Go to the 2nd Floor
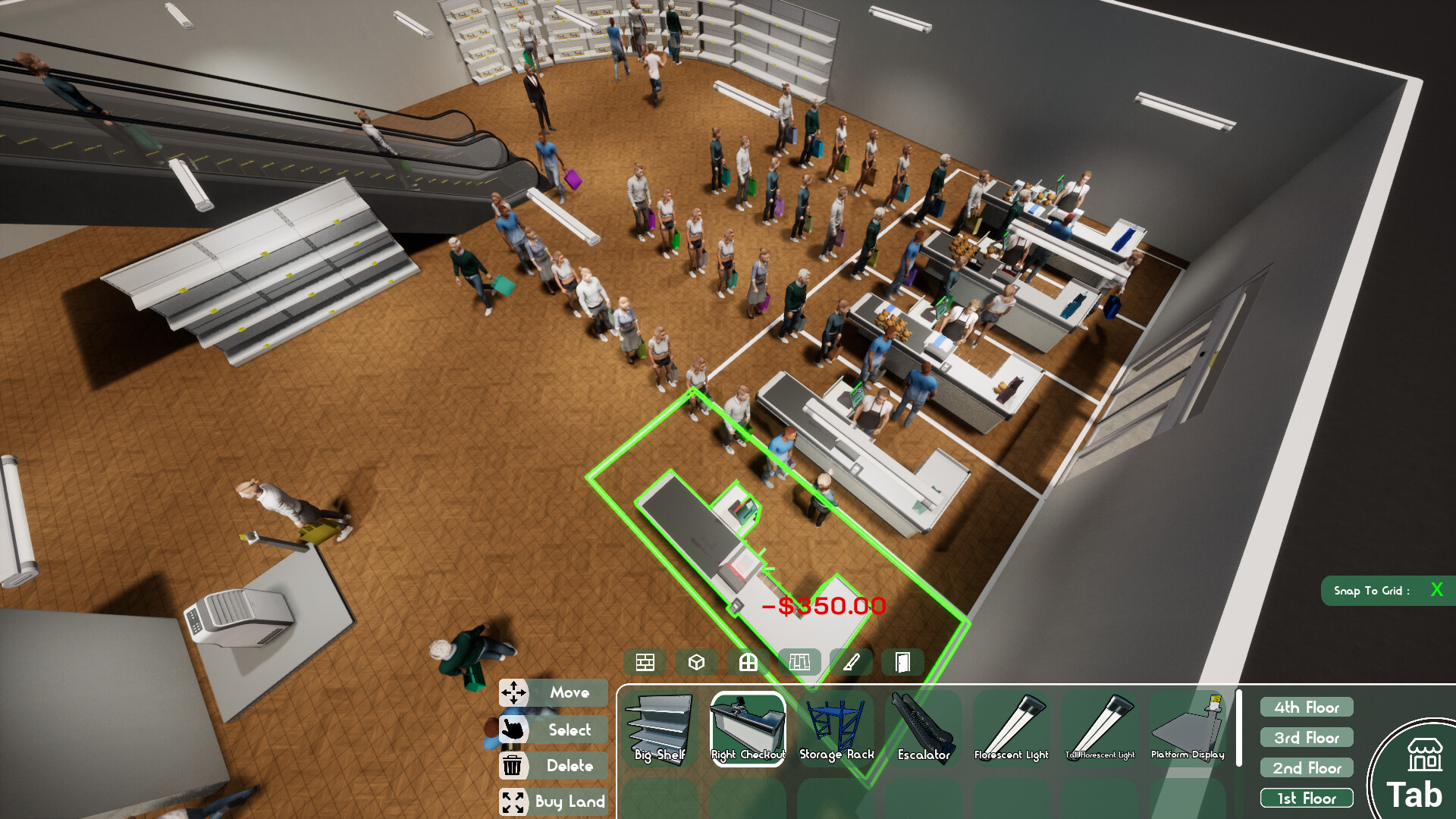 [1307, 768]
